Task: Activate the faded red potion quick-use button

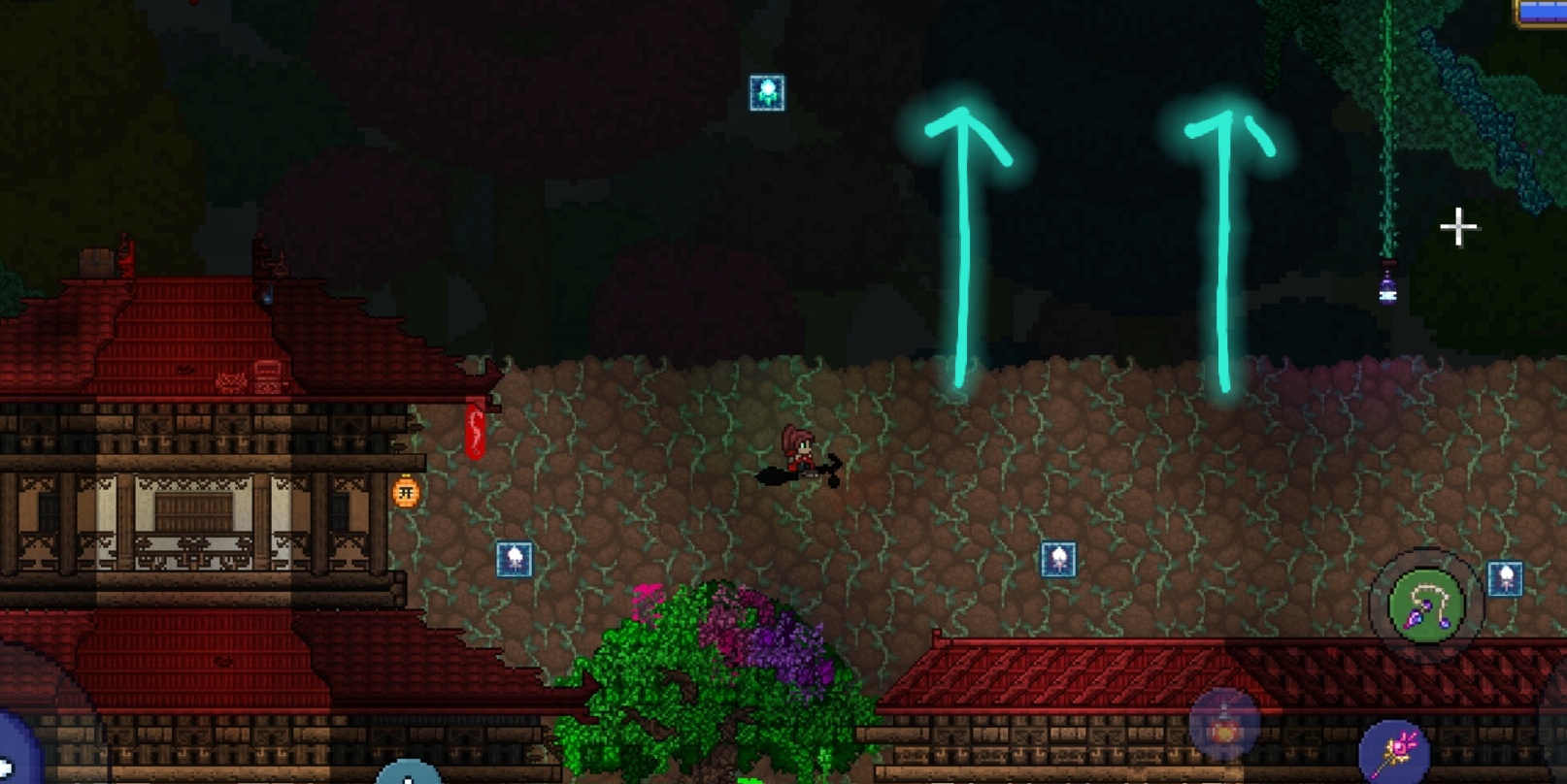Action: point(1223,726)
